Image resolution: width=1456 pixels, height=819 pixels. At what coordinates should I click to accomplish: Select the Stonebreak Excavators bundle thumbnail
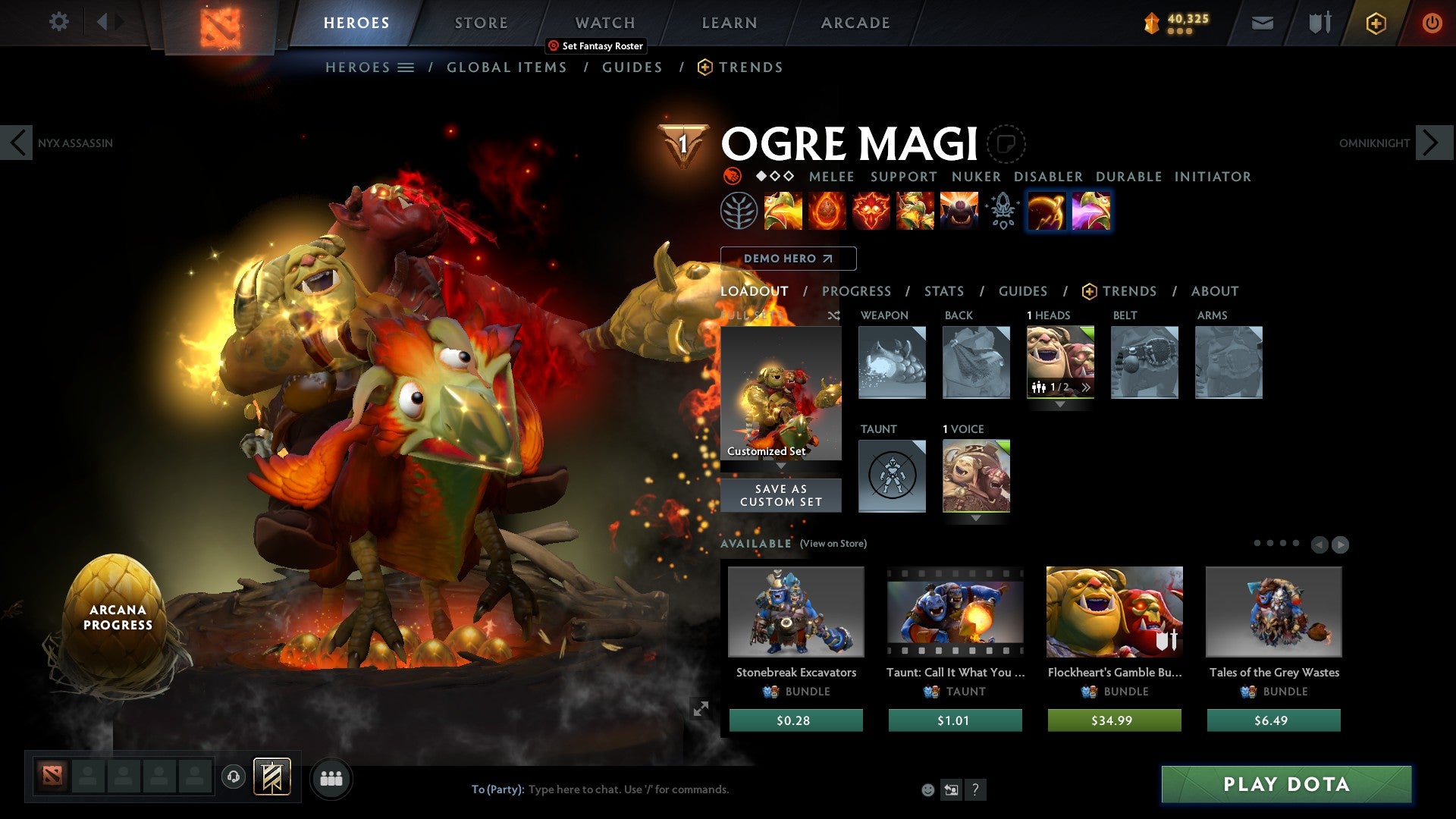coord(795,611)
